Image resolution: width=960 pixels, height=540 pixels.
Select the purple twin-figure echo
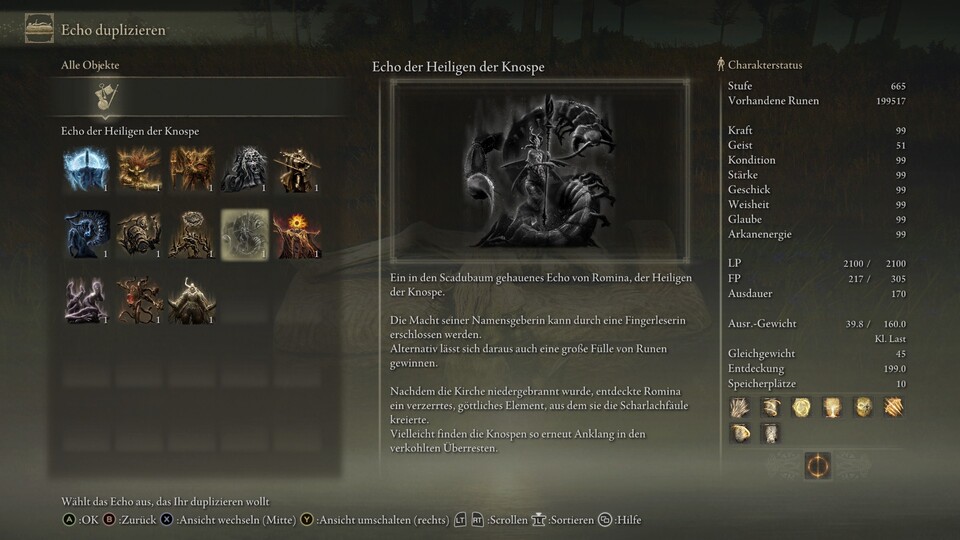(85, 300)
